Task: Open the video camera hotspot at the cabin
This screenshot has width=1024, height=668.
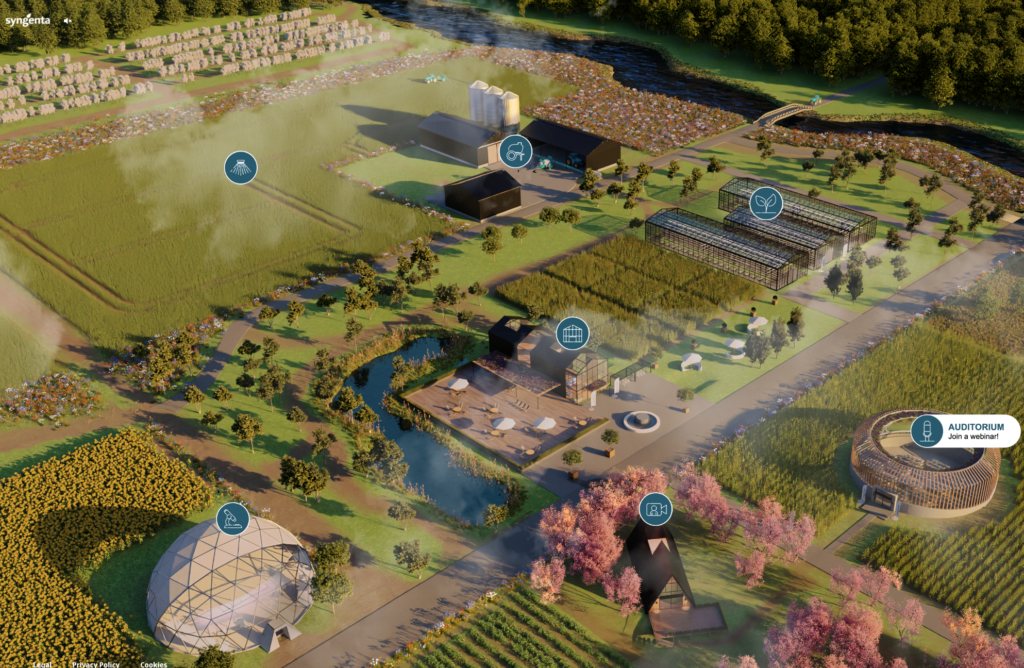Action: point(655,509)
